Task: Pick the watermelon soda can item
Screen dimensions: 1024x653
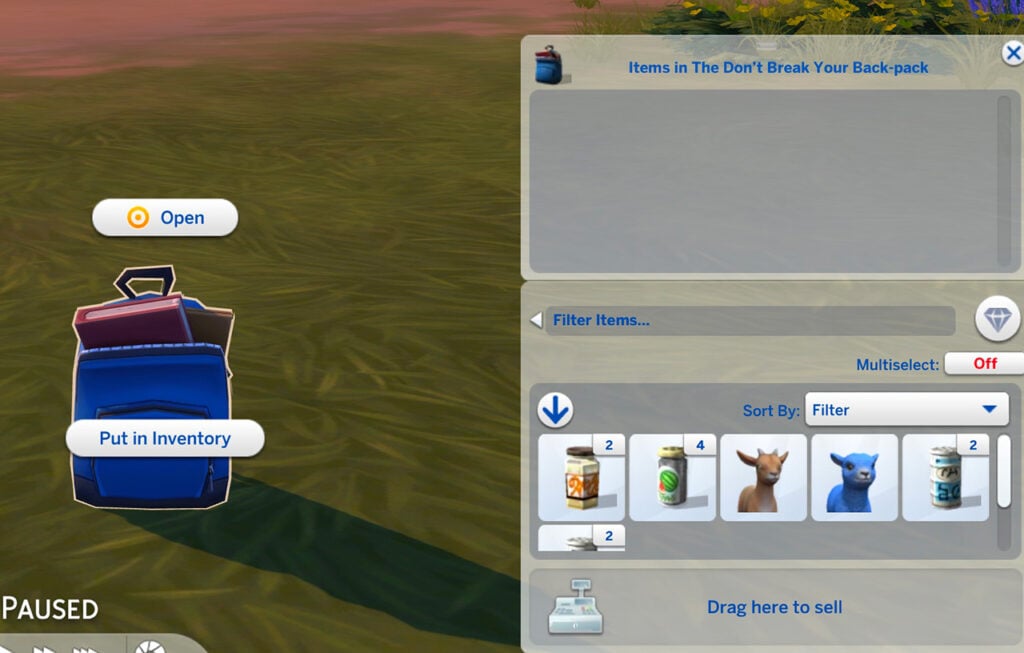Action: (672, 477)
